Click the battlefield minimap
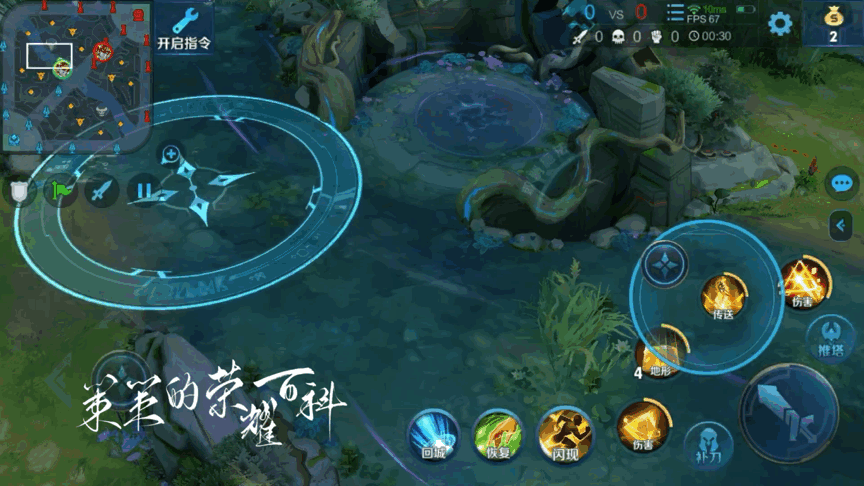Image resolution: width=864 pixels, height=486 pixels. [76, 75]
